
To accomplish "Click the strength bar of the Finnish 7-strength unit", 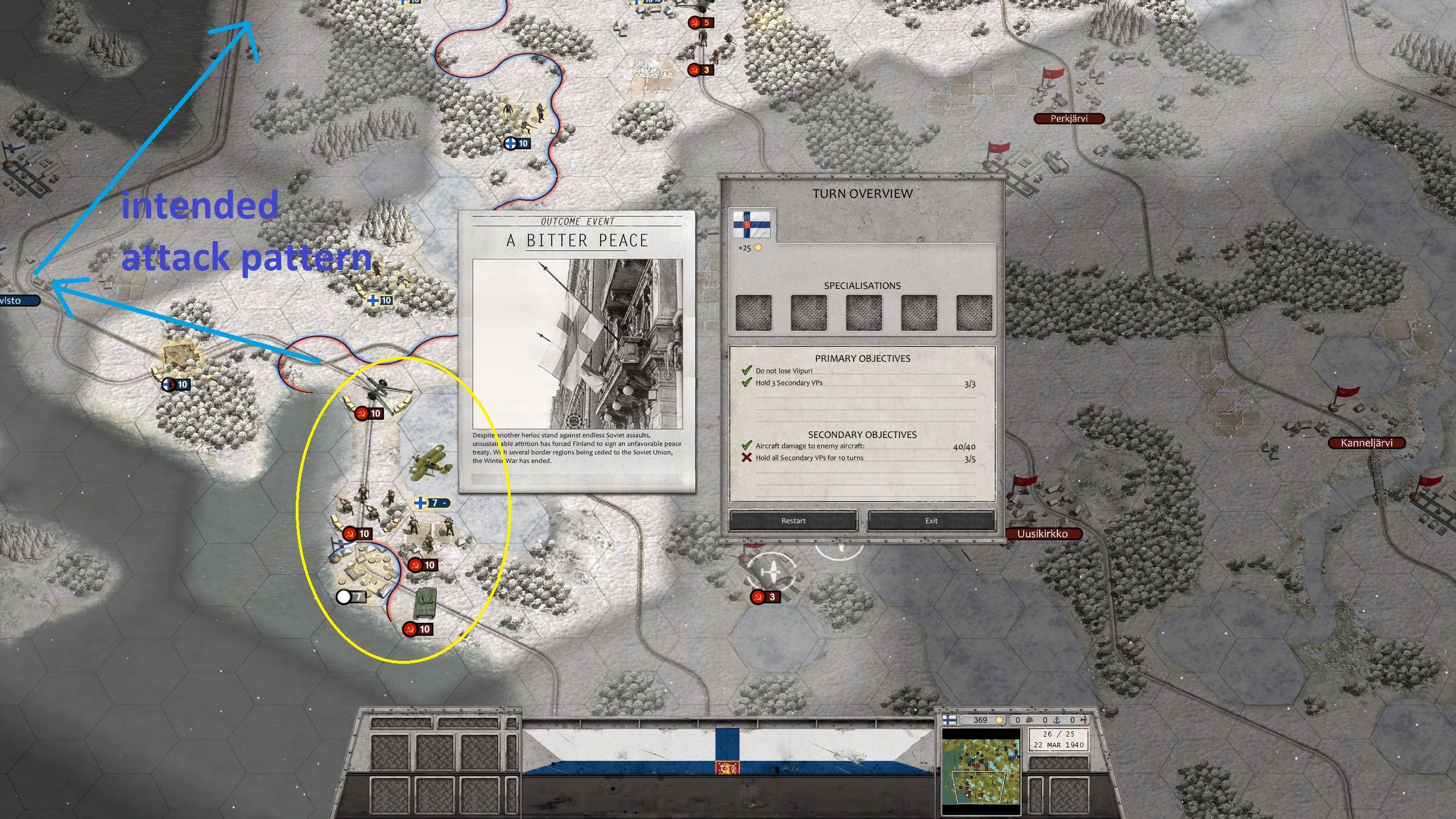I will coord(437,503).
